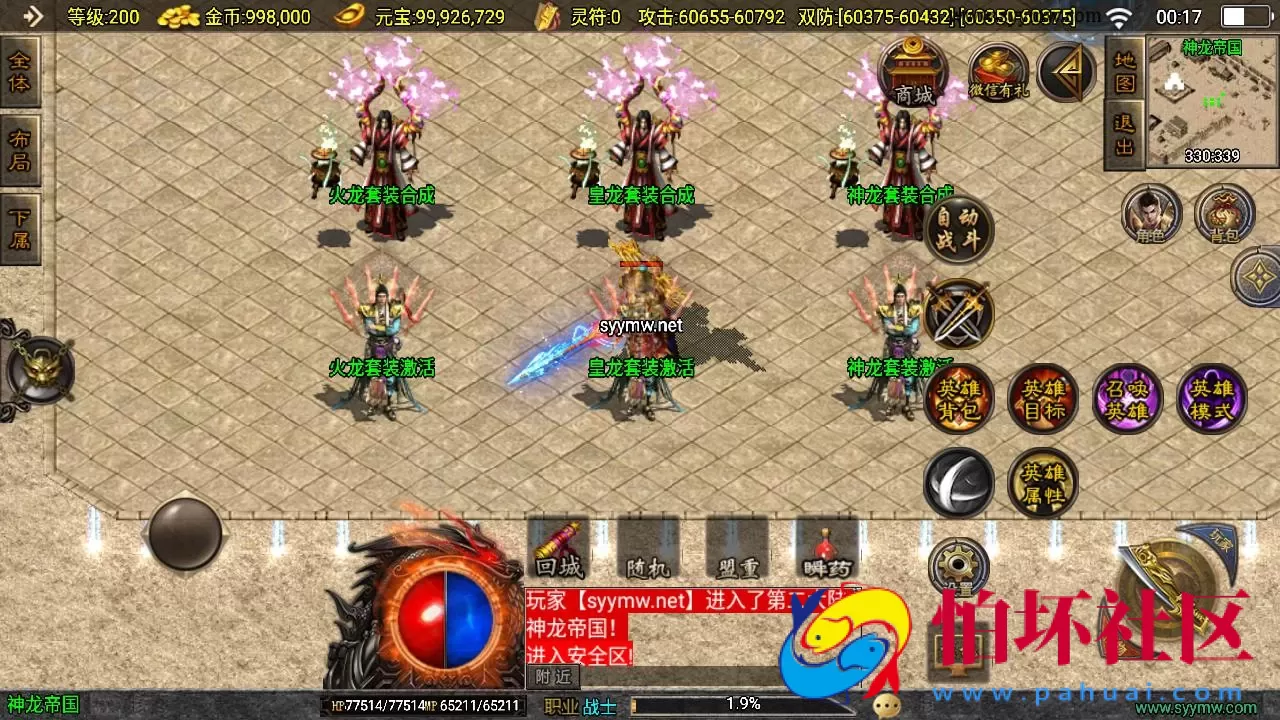This screenshot has width=1280, height=720.
Task: Toggle 英雄模式 hero mode
Action: point(1212,398)
